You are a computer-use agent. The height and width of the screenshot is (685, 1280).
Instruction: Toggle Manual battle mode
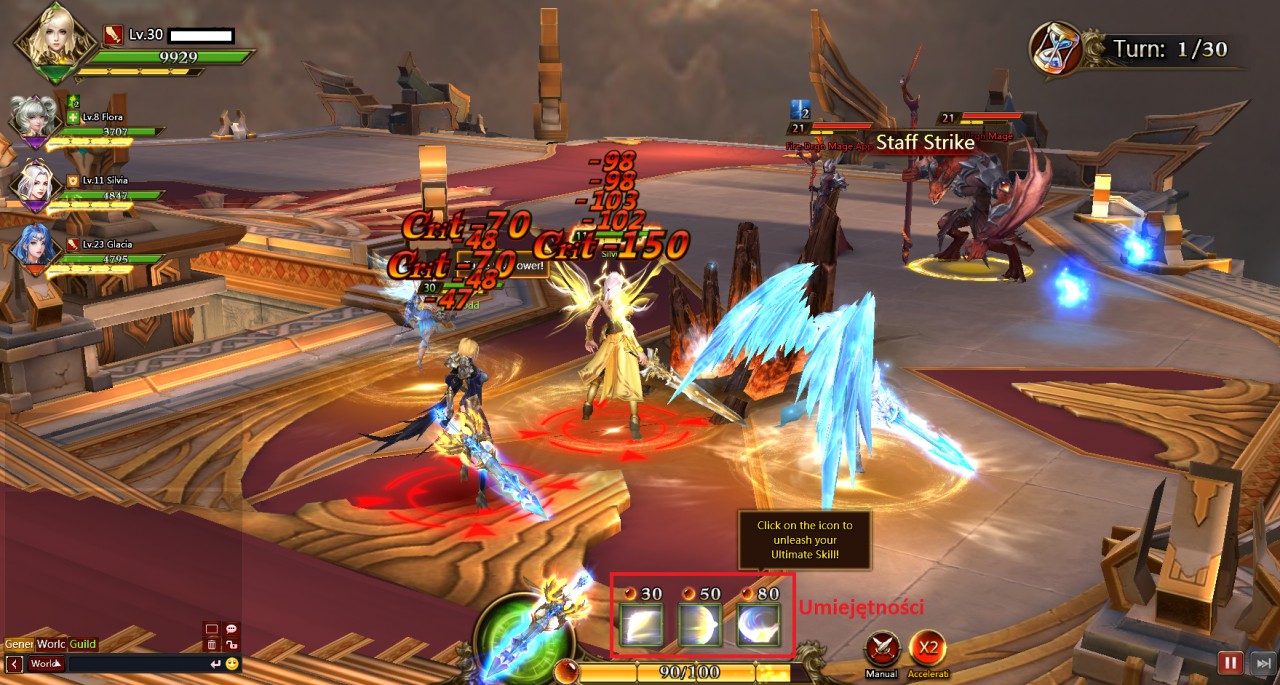881,650
